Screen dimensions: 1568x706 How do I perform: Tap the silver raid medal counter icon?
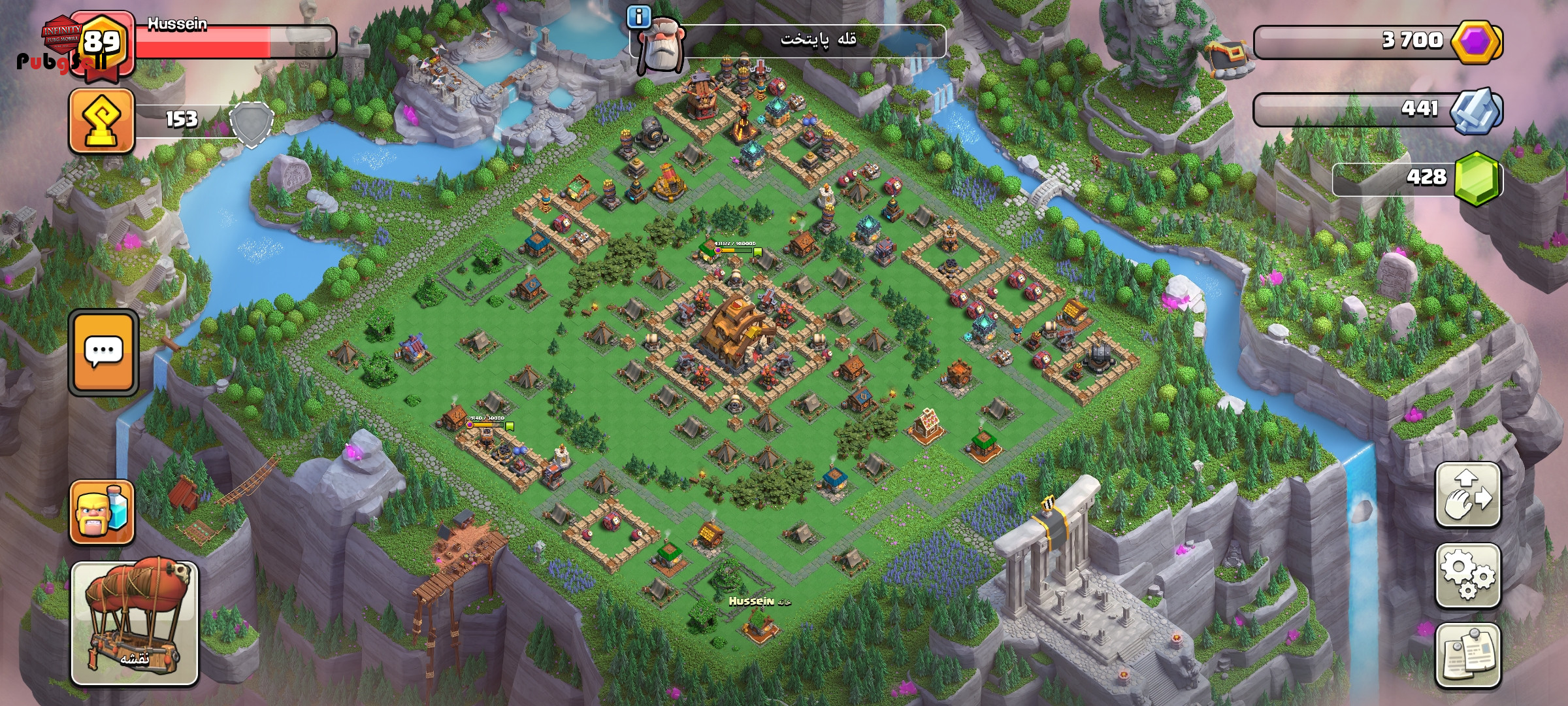[x=1474, y=110]
